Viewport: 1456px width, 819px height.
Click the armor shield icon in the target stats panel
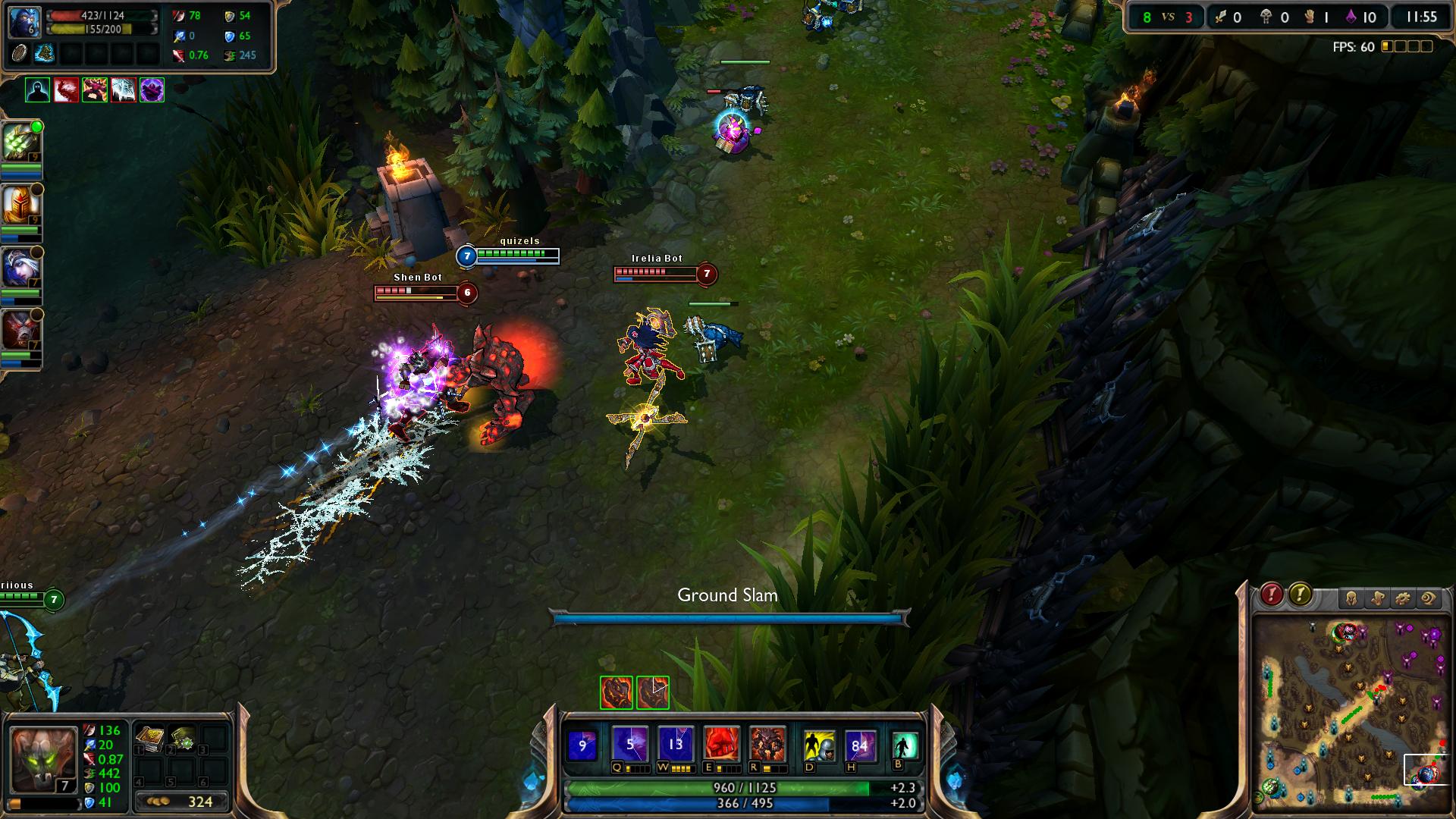(230, 17)
